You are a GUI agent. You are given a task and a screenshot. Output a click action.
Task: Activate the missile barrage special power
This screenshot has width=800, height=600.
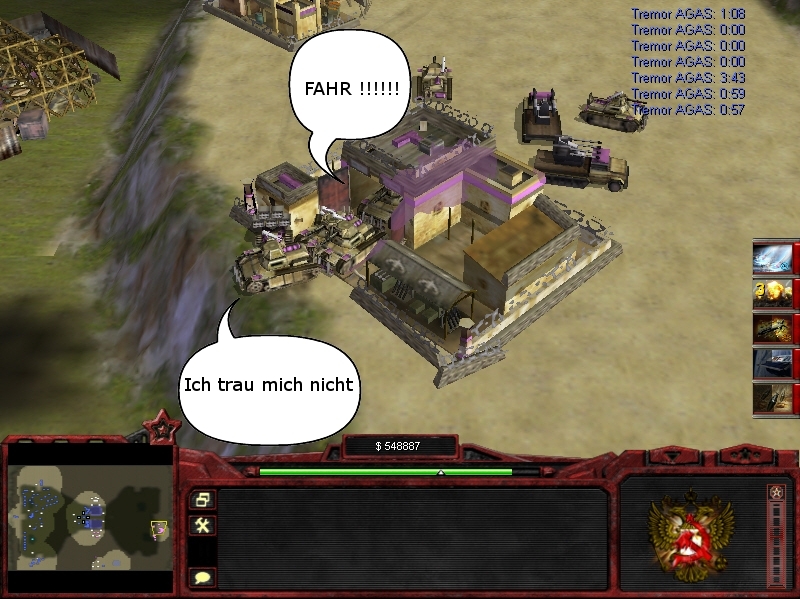click(x=773, y=329)
